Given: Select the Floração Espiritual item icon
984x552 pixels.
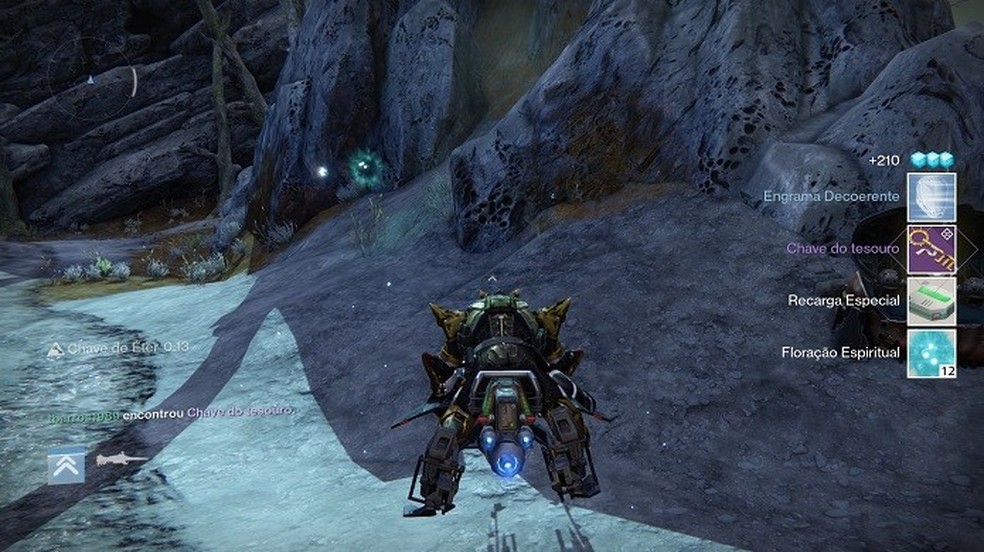Looking at the screenshot, I should tap(931, 353).
